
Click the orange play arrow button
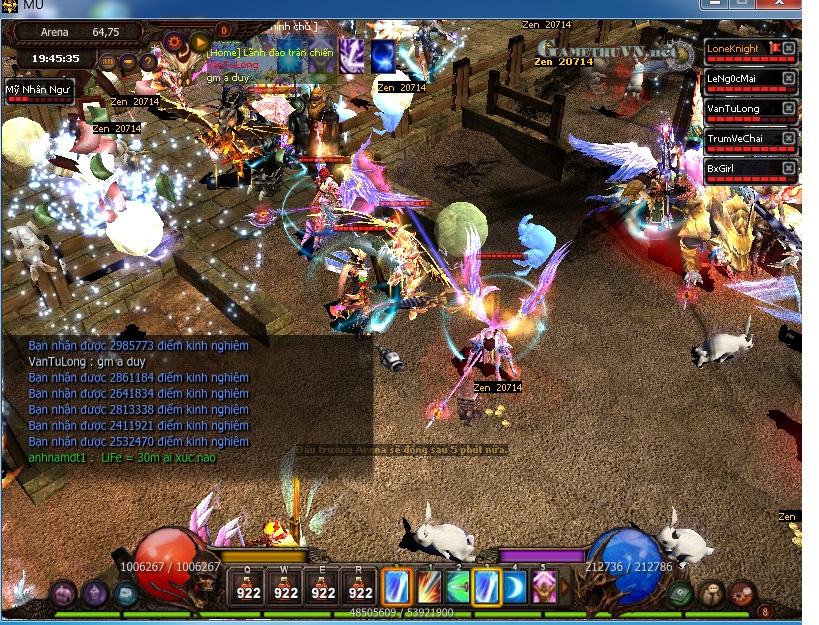click(x=200, y=42)
